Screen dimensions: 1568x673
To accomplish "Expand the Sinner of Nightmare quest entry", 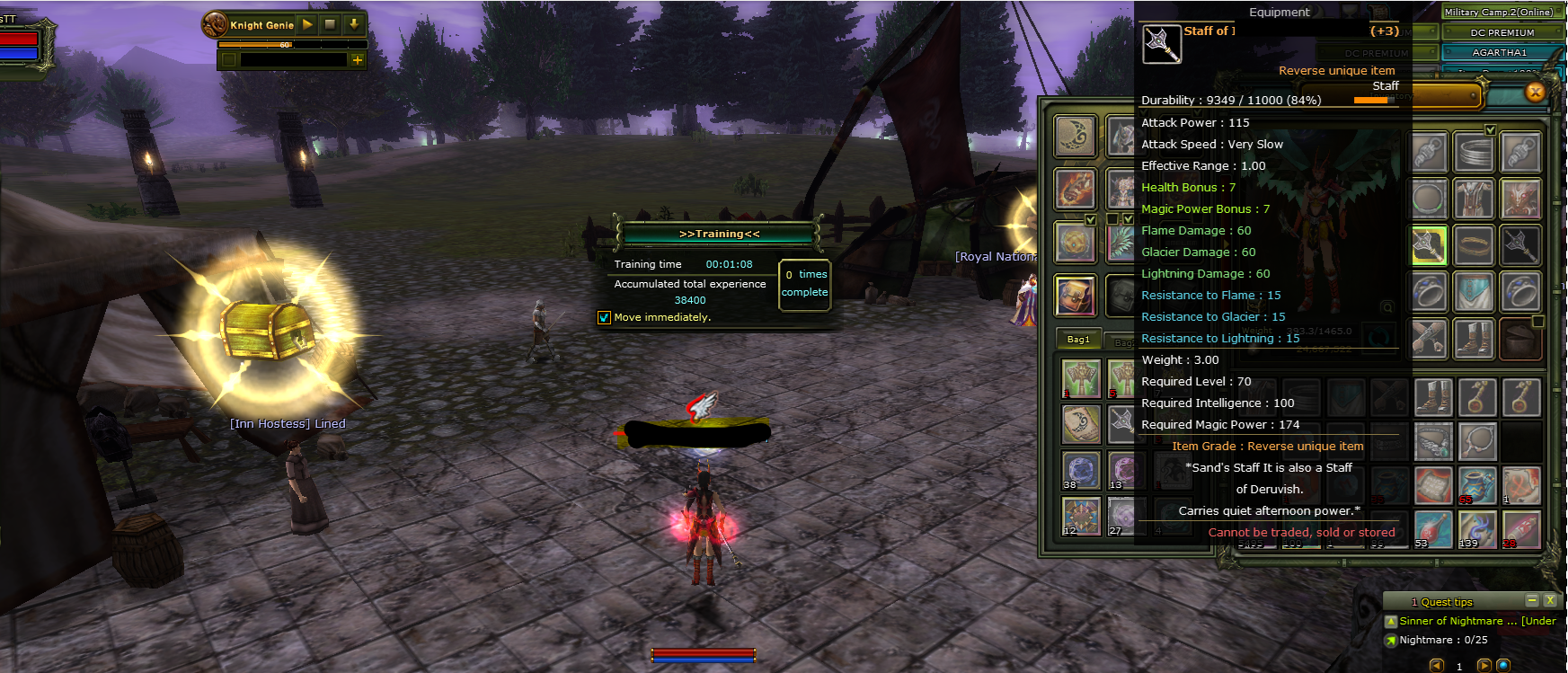I will click(x=1392, y=621).
